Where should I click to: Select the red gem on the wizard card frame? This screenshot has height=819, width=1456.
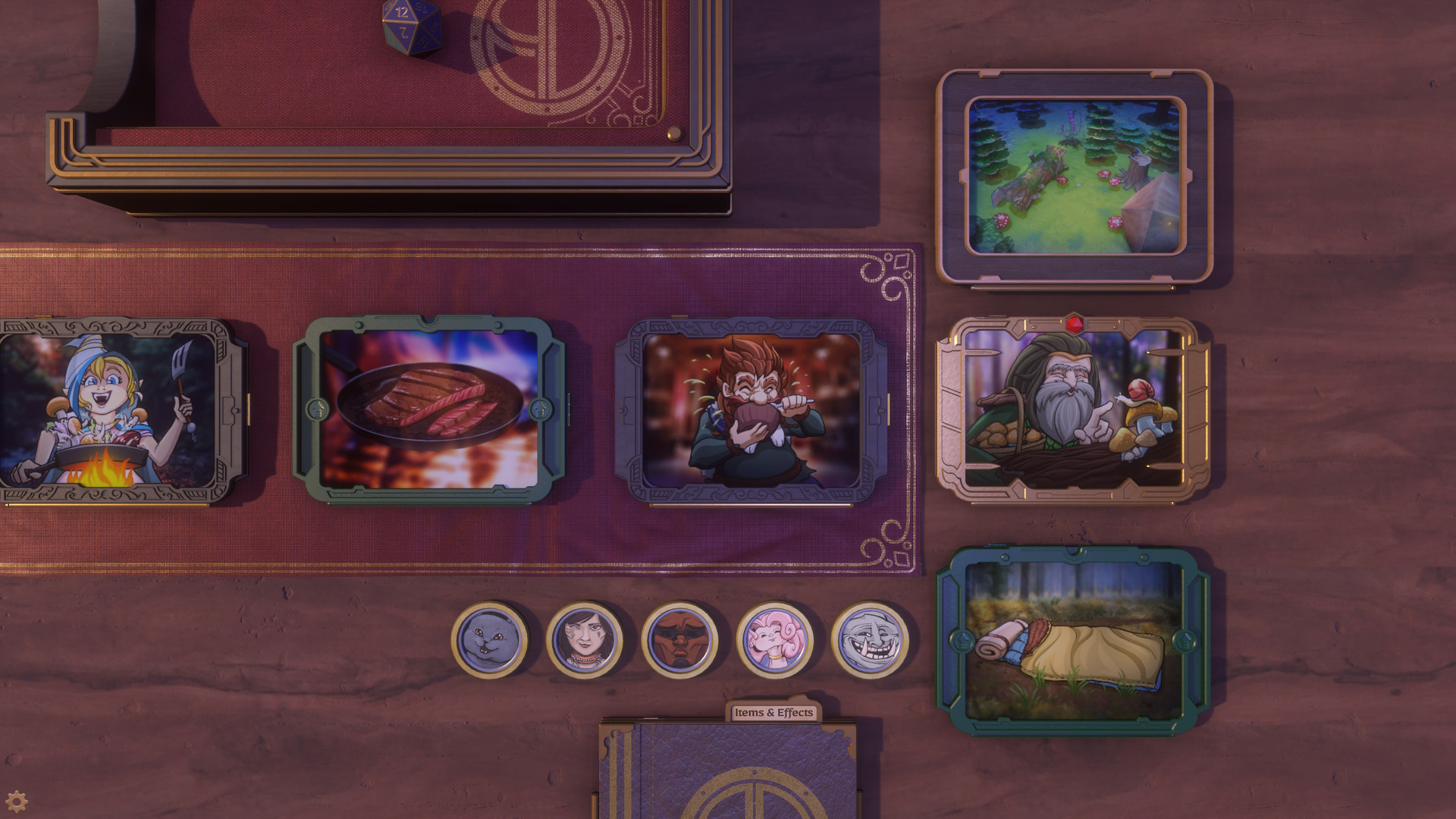tap(1075, 324)
